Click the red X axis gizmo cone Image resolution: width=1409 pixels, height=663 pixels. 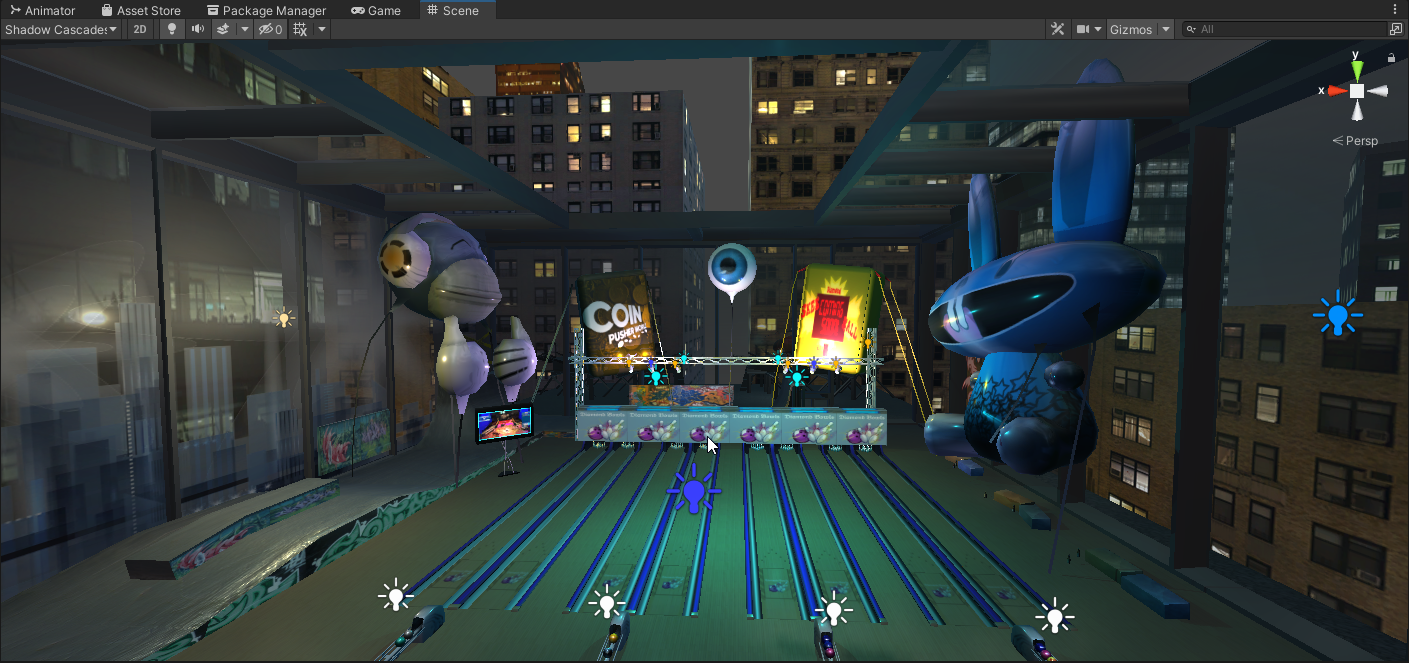click(1336, 90)
